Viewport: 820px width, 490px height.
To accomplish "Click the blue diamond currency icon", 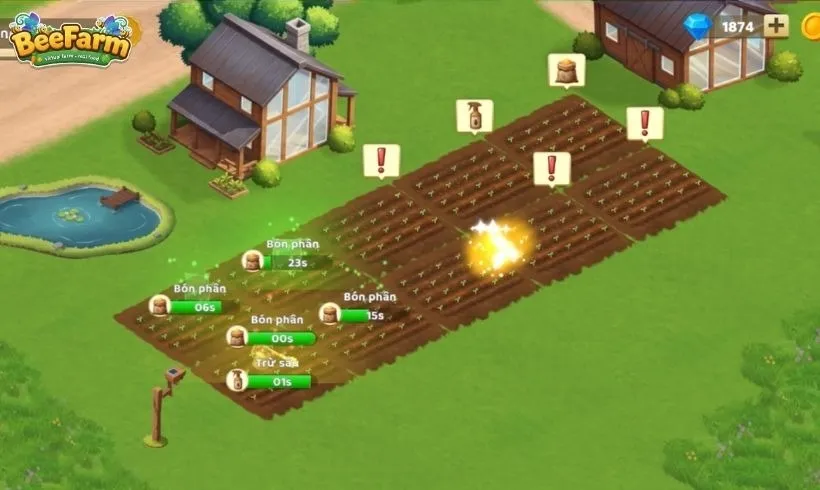I will (x=697, y=26).
